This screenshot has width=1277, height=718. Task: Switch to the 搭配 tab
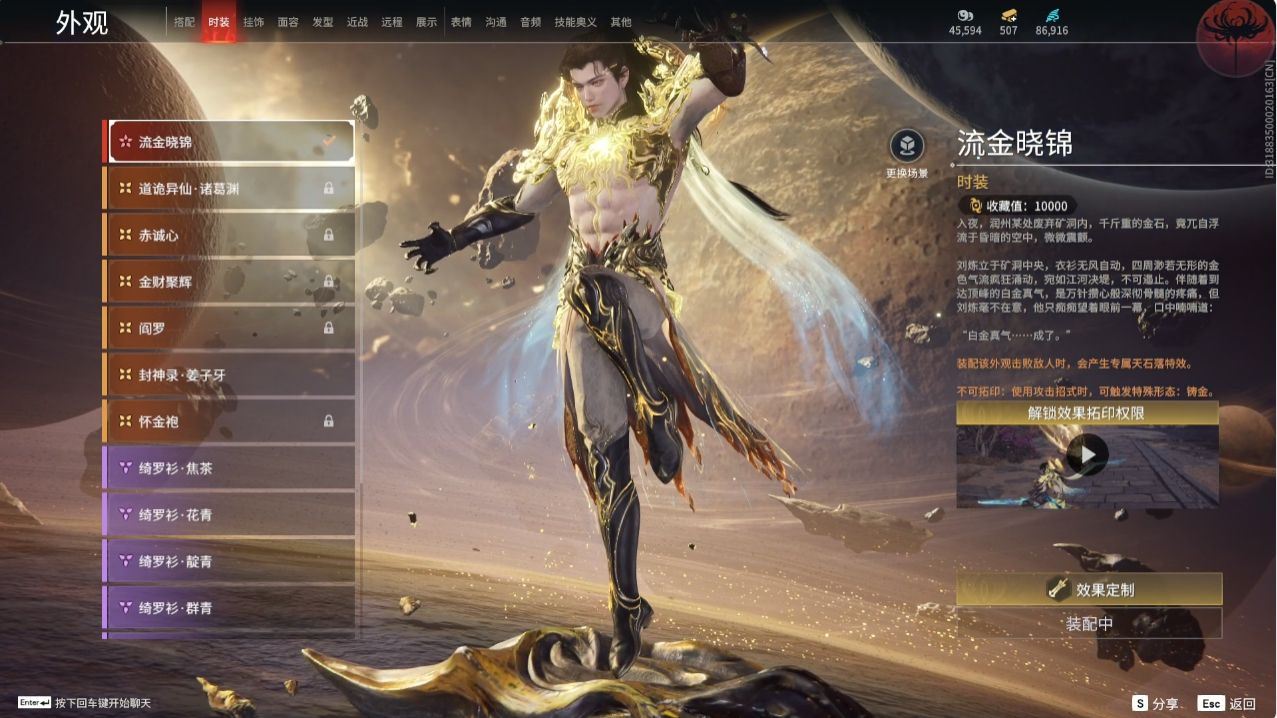tap(184, 22)
